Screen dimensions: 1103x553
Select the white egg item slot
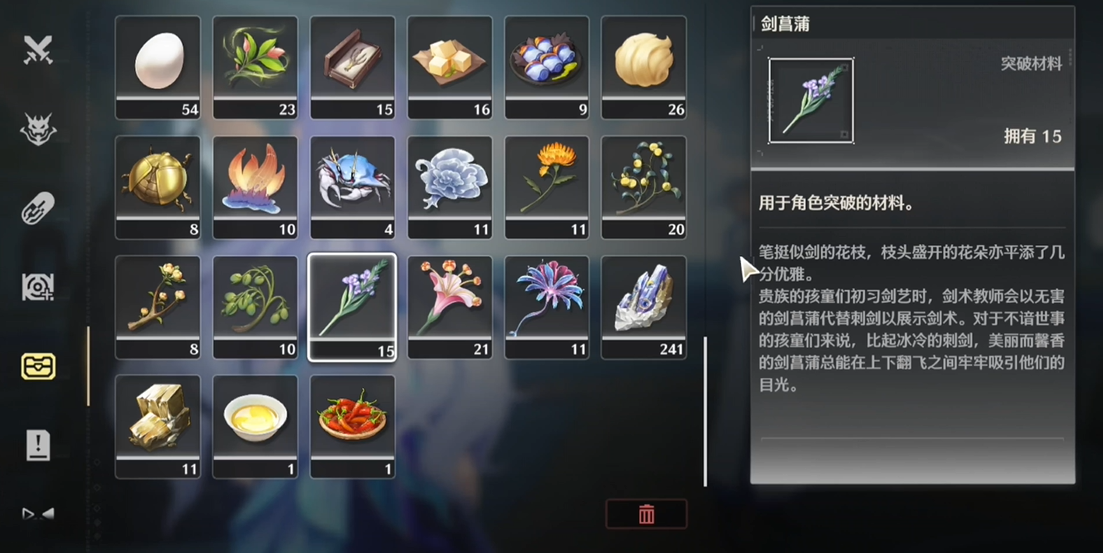point(157,66)
